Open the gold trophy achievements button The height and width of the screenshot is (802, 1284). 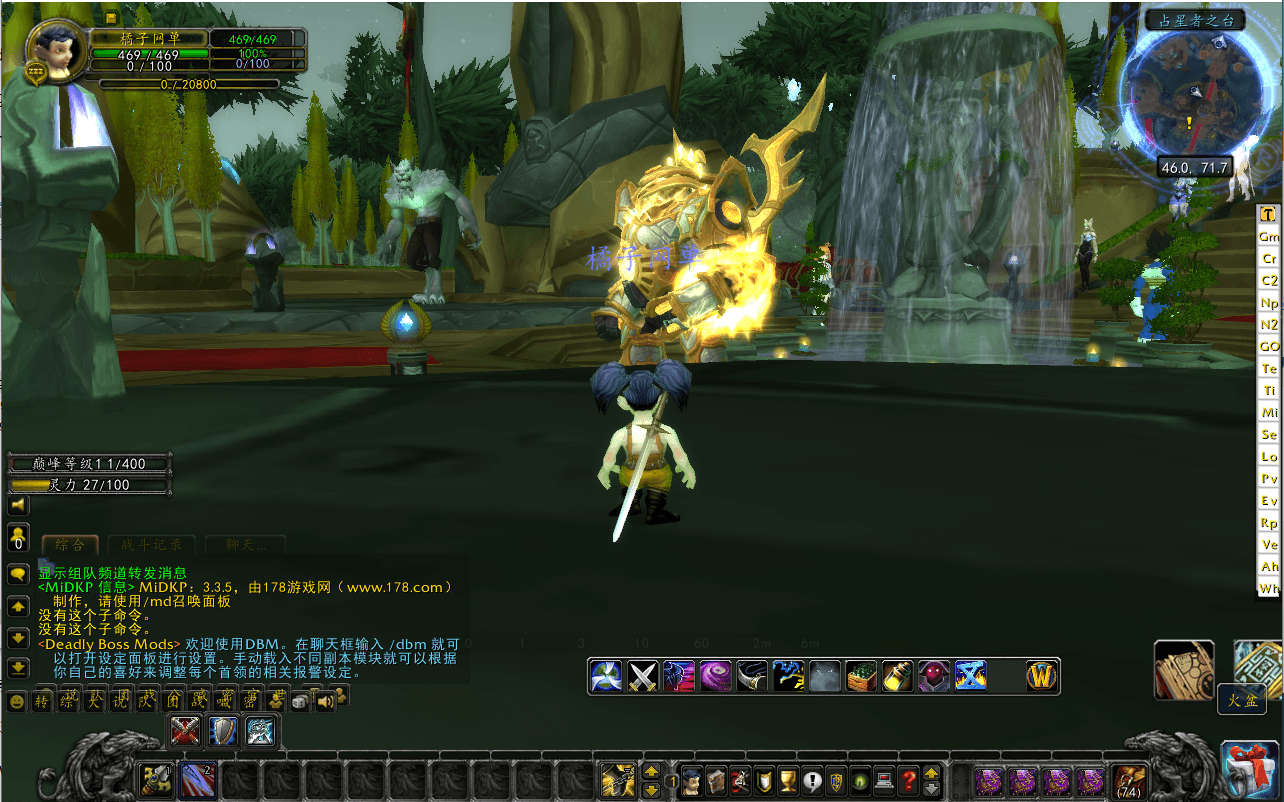tap(787, 779)
